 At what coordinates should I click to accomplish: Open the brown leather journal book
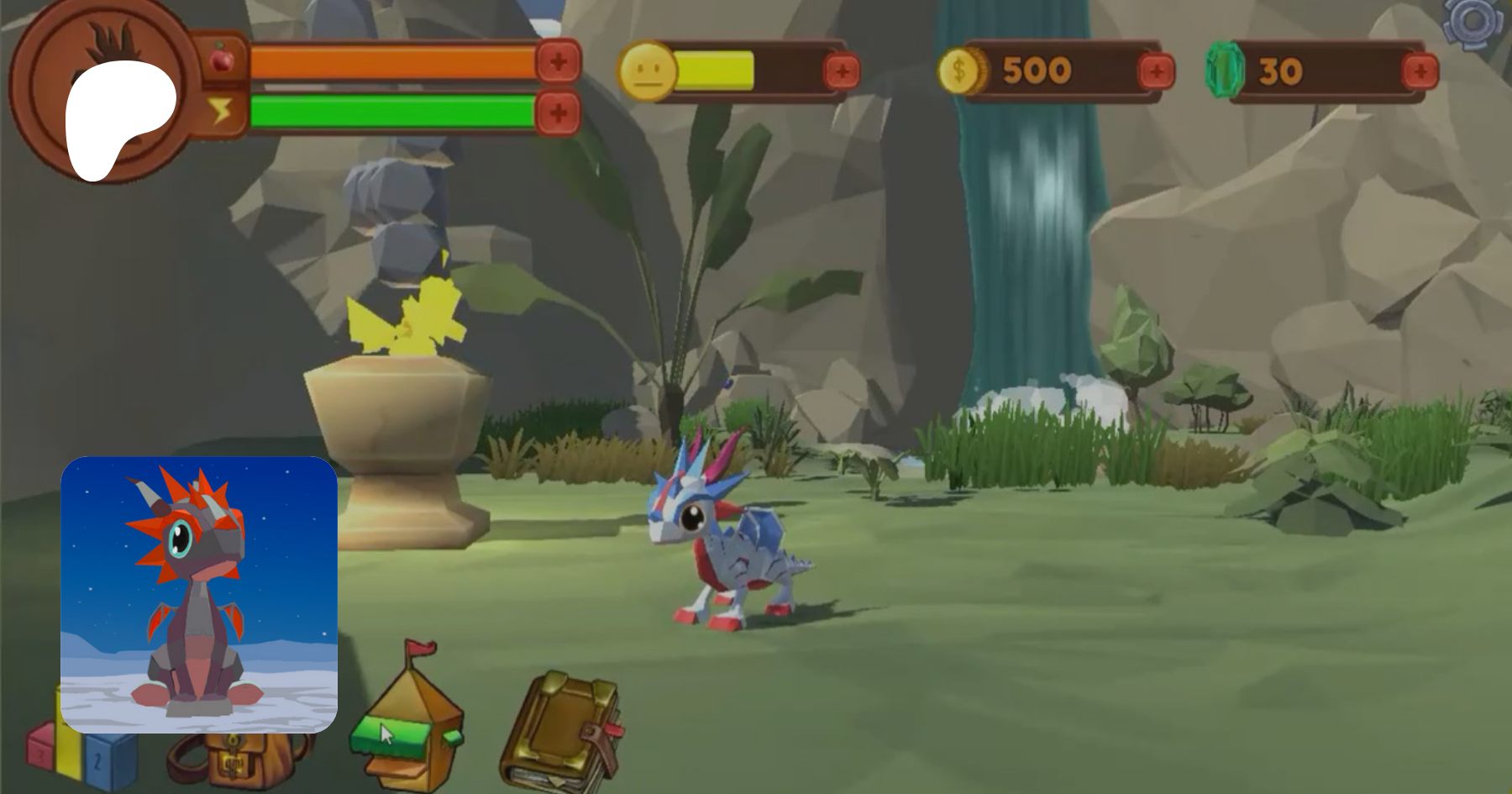[561, 731]
